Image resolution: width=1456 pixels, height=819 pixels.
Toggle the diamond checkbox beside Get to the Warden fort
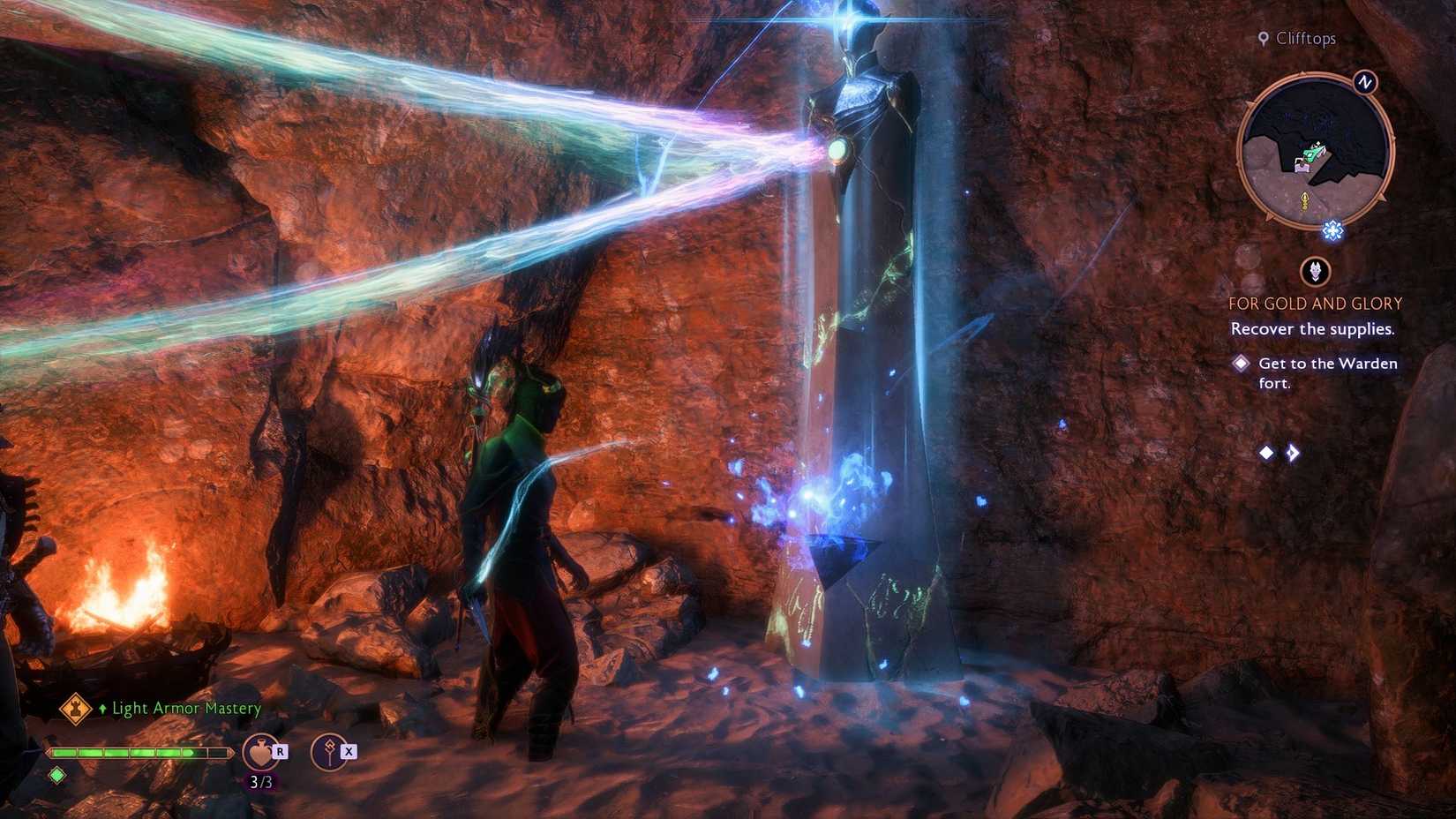1242,363
